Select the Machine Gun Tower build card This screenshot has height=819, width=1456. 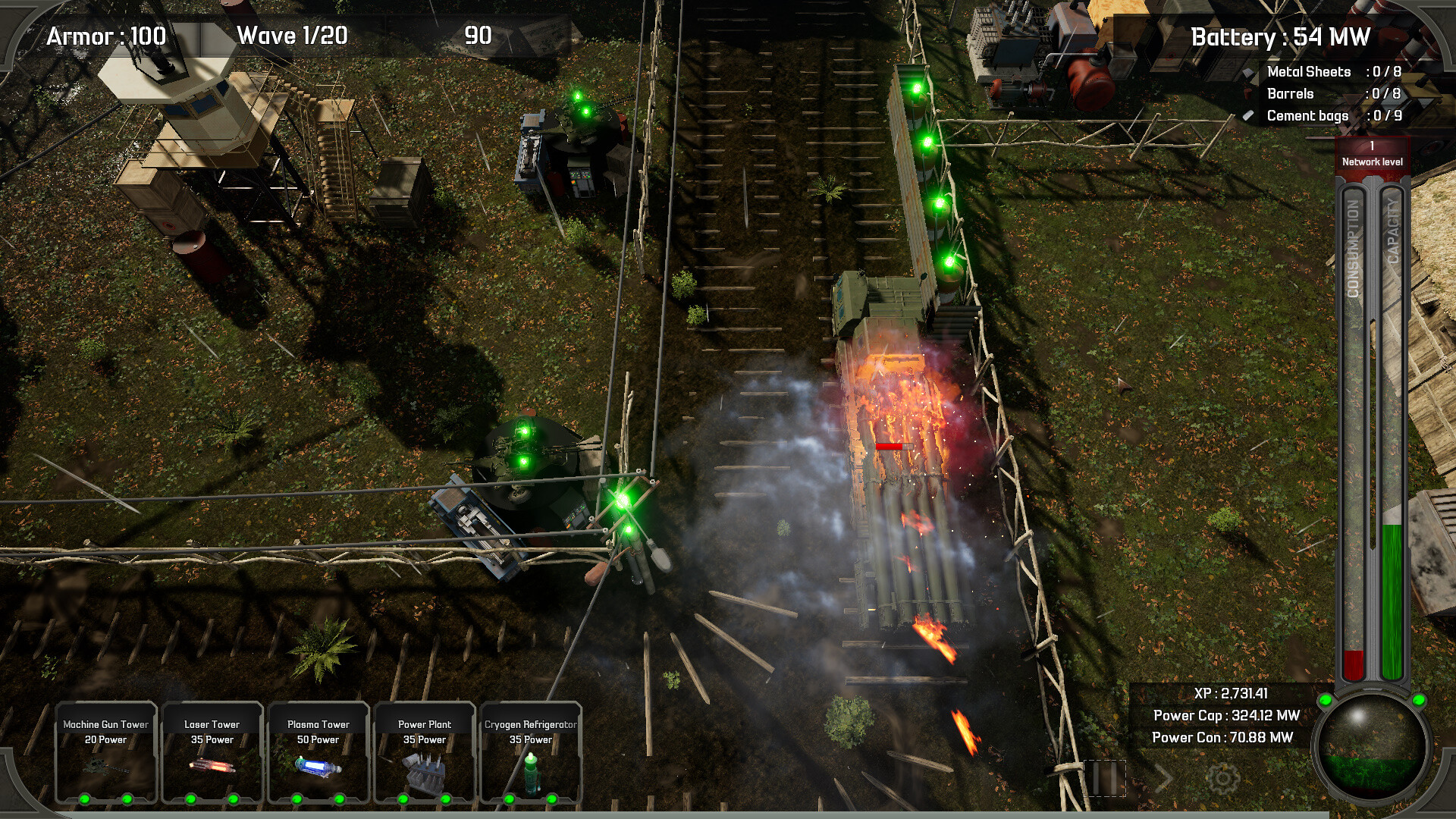click(106, 753)
